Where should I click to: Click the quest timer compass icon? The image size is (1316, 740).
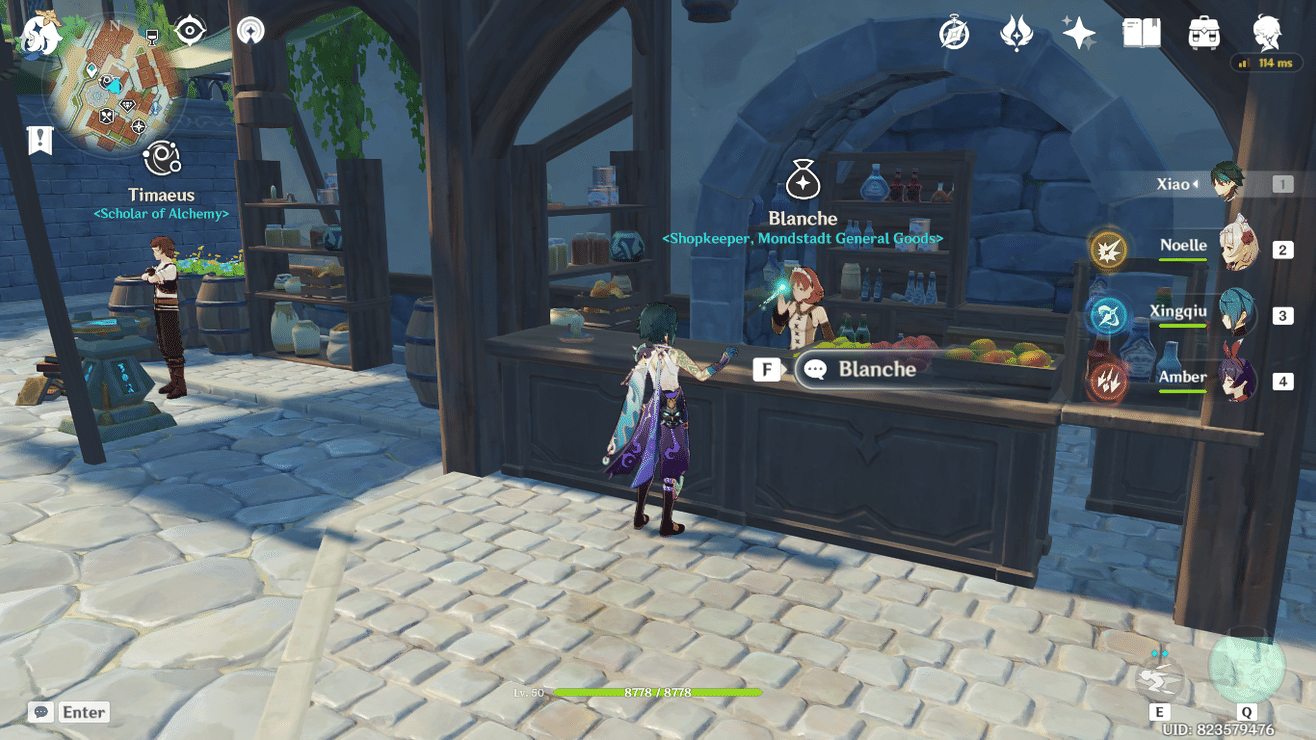pos(953,32)
